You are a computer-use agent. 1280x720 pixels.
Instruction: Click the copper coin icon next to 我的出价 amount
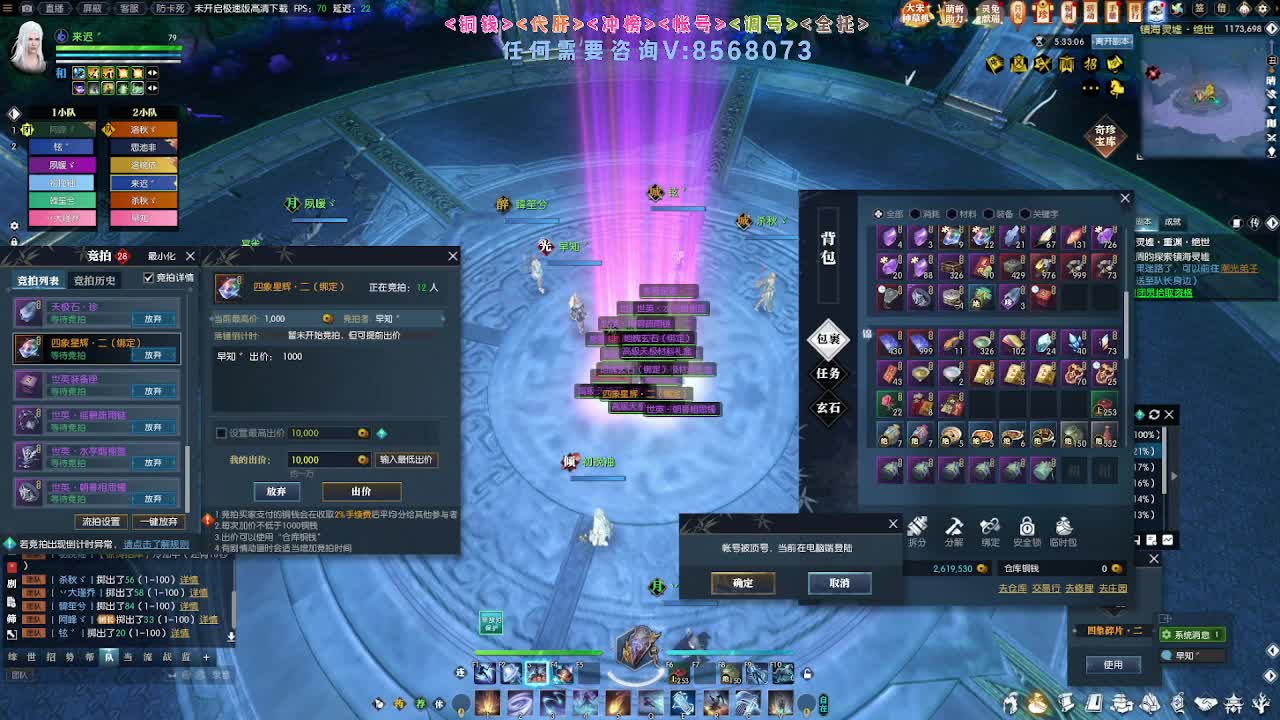click(362, 459)
